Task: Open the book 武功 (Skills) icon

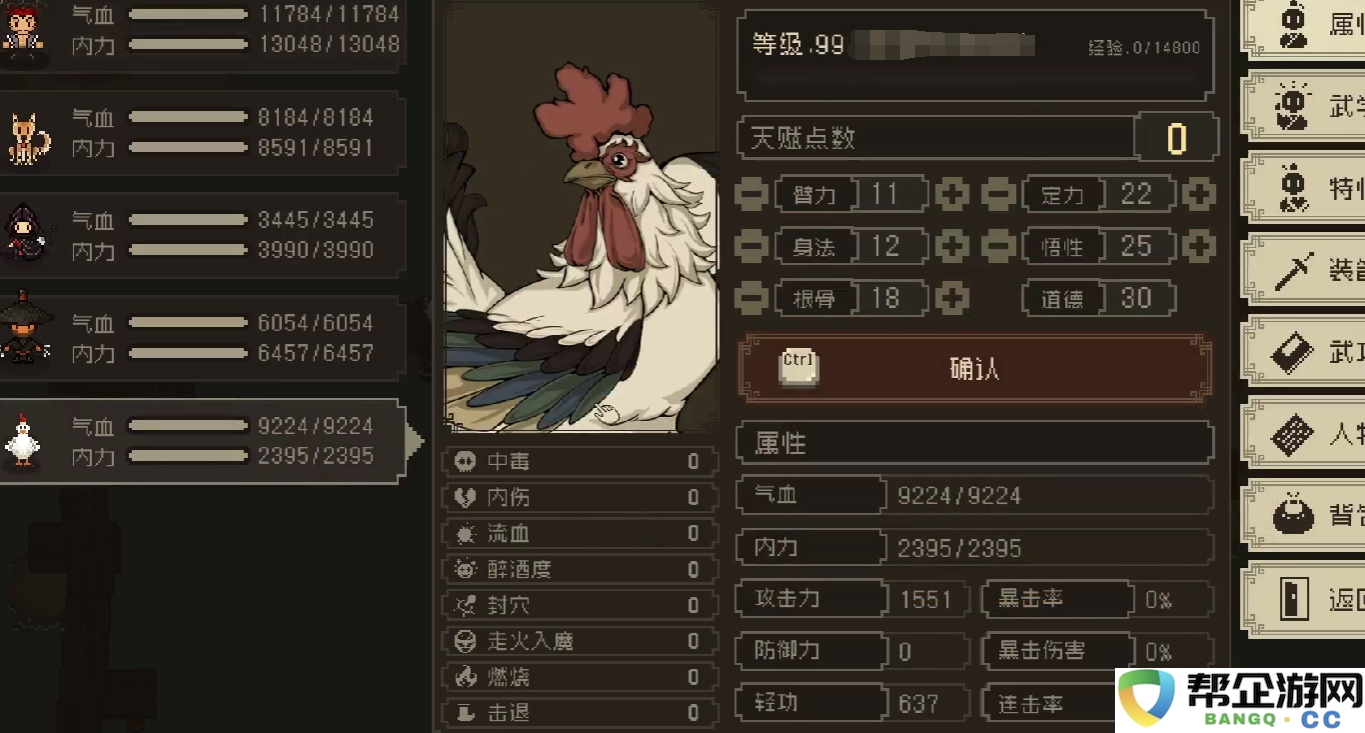Action: [1290, 352]
